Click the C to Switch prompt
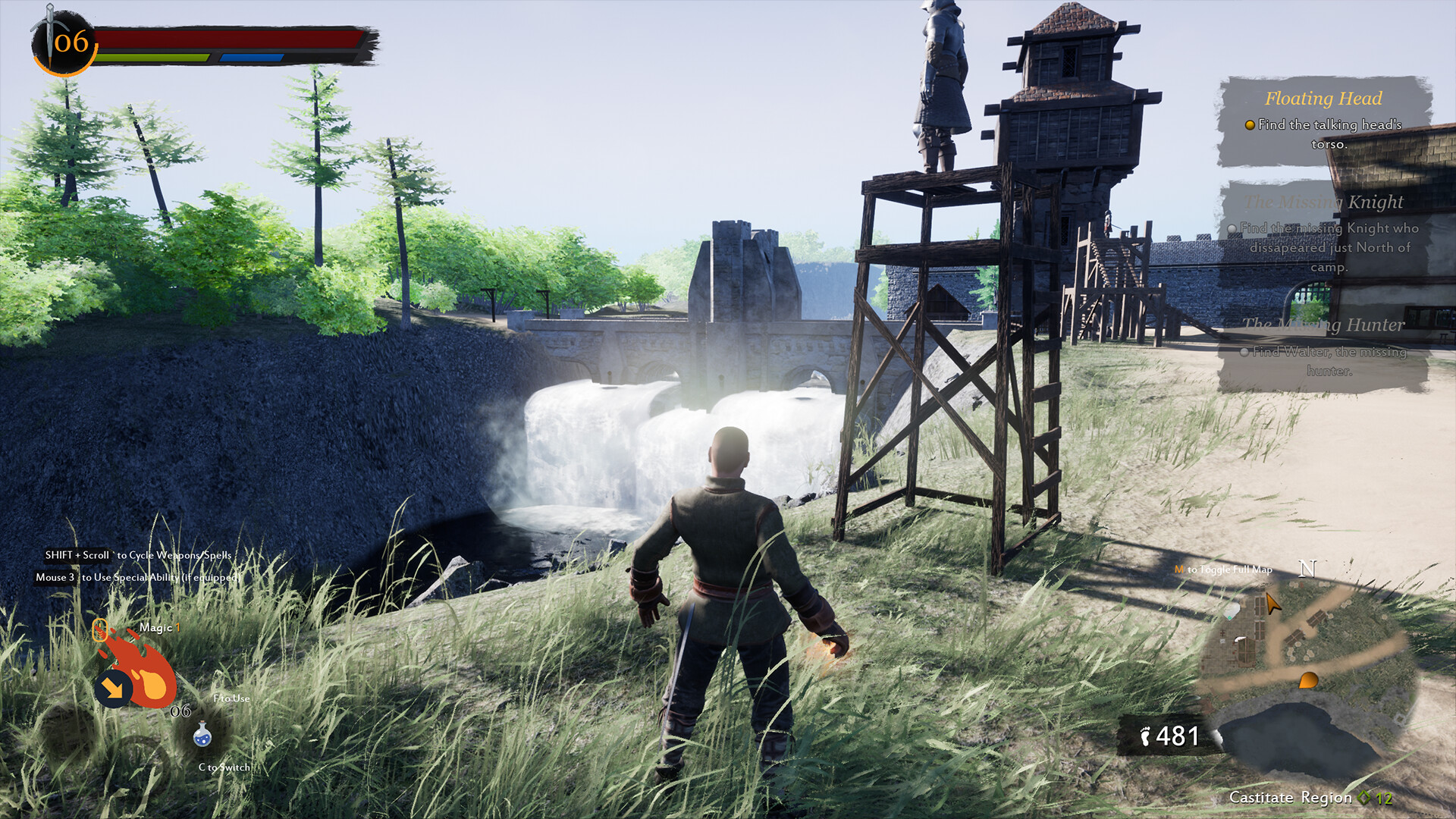The width and height of the screenshot is (1456, 819). 224,766
